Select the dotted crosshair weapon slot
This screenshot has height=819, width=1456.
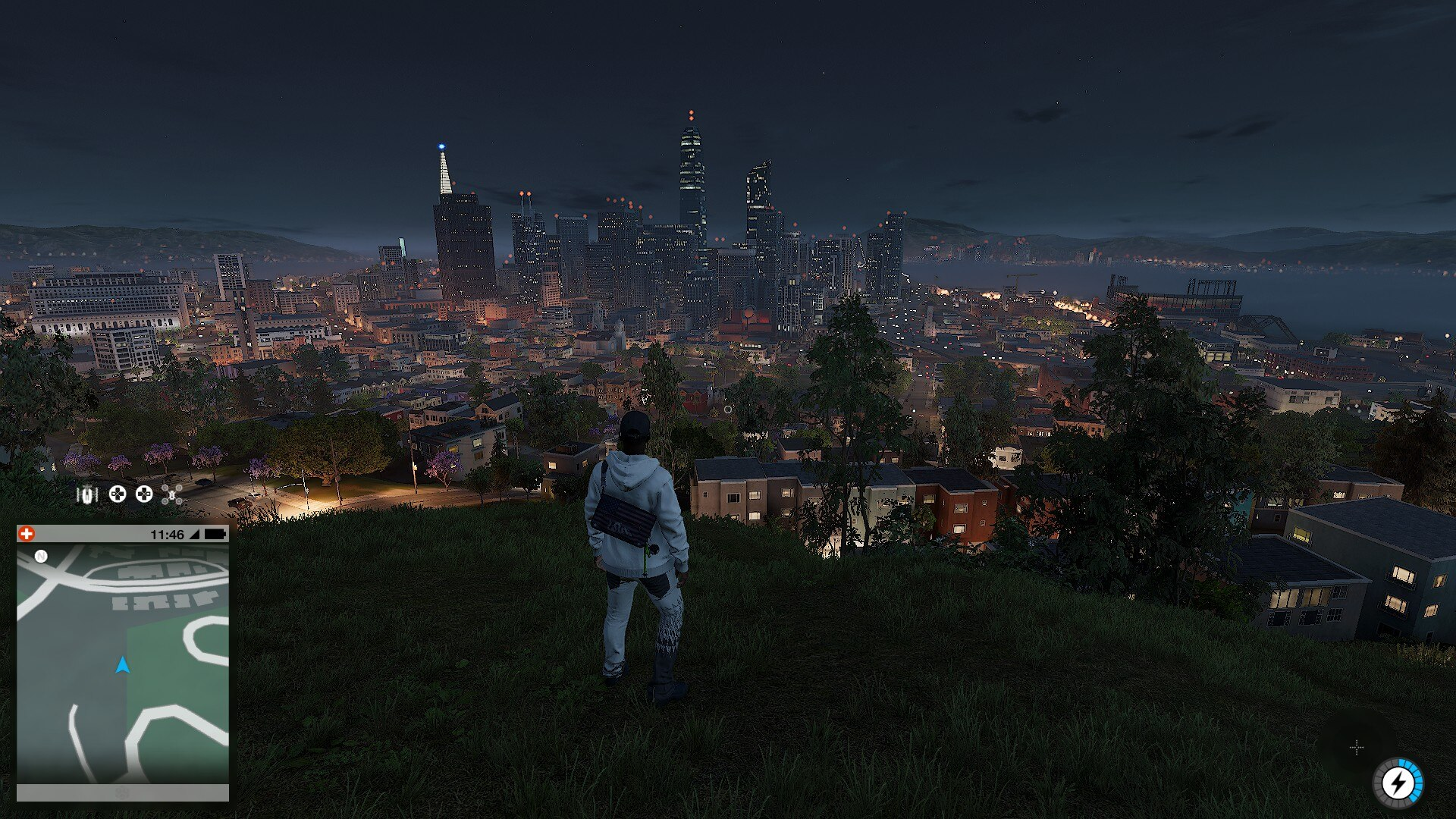click(x=1357, y=748)
